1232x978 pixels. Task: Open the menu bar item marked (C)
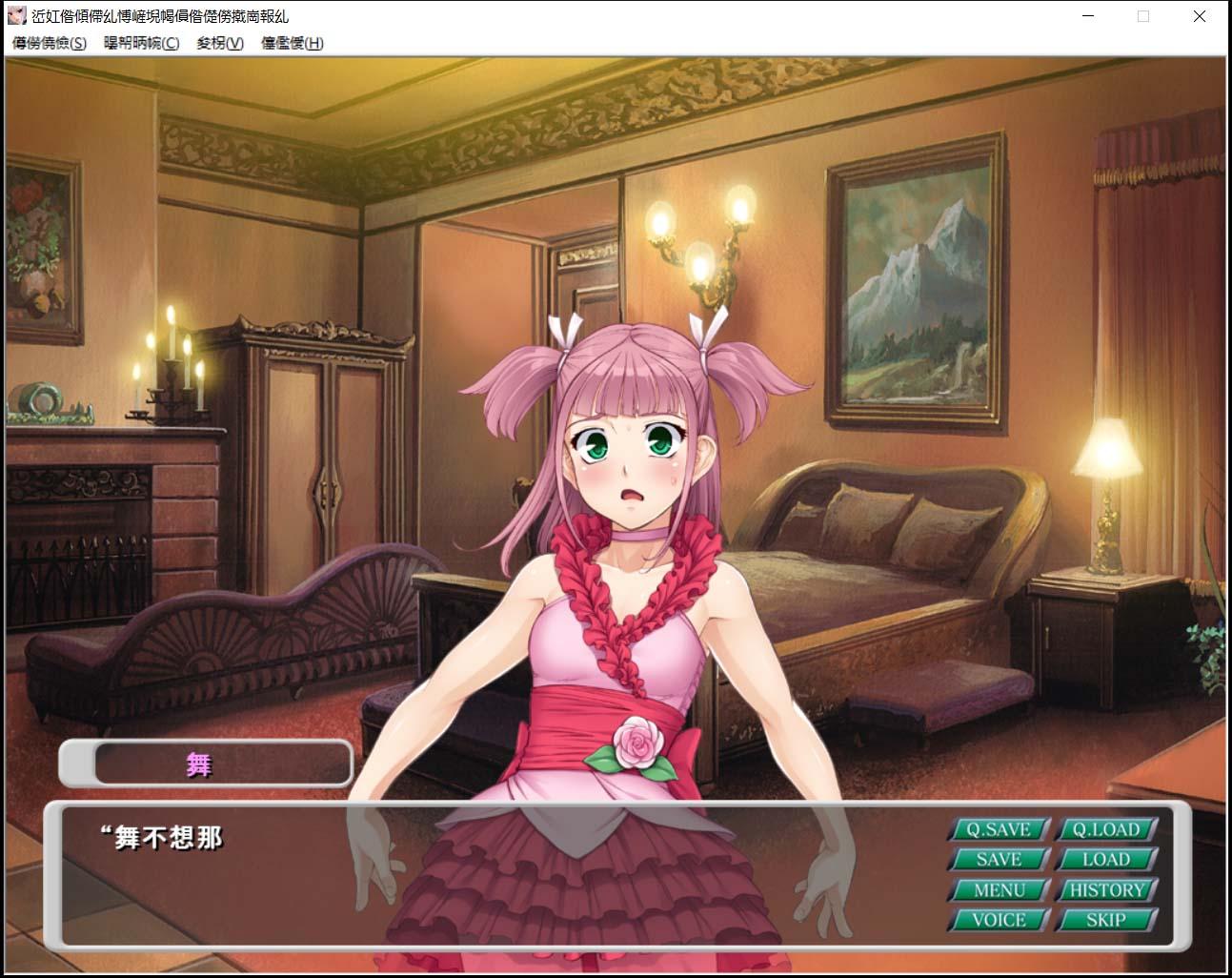tap(141, 43)
